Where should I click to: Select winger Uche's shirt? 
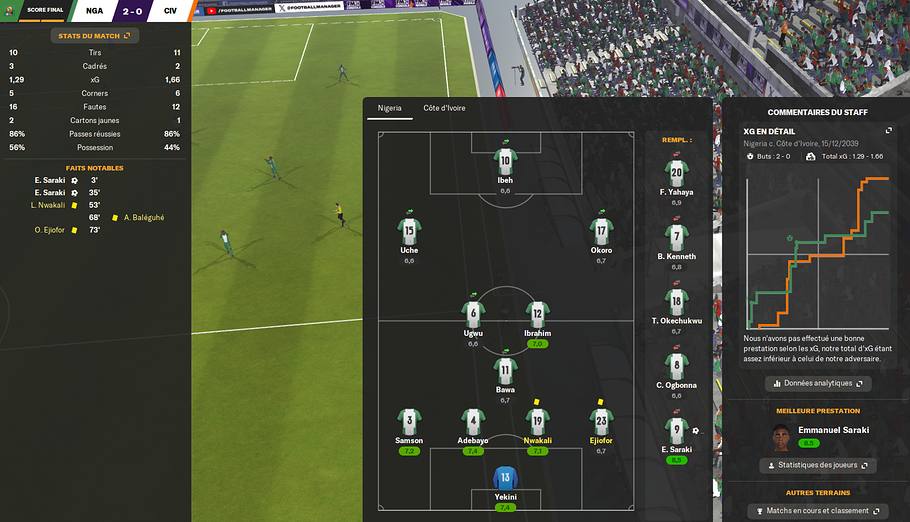(409, 230)
